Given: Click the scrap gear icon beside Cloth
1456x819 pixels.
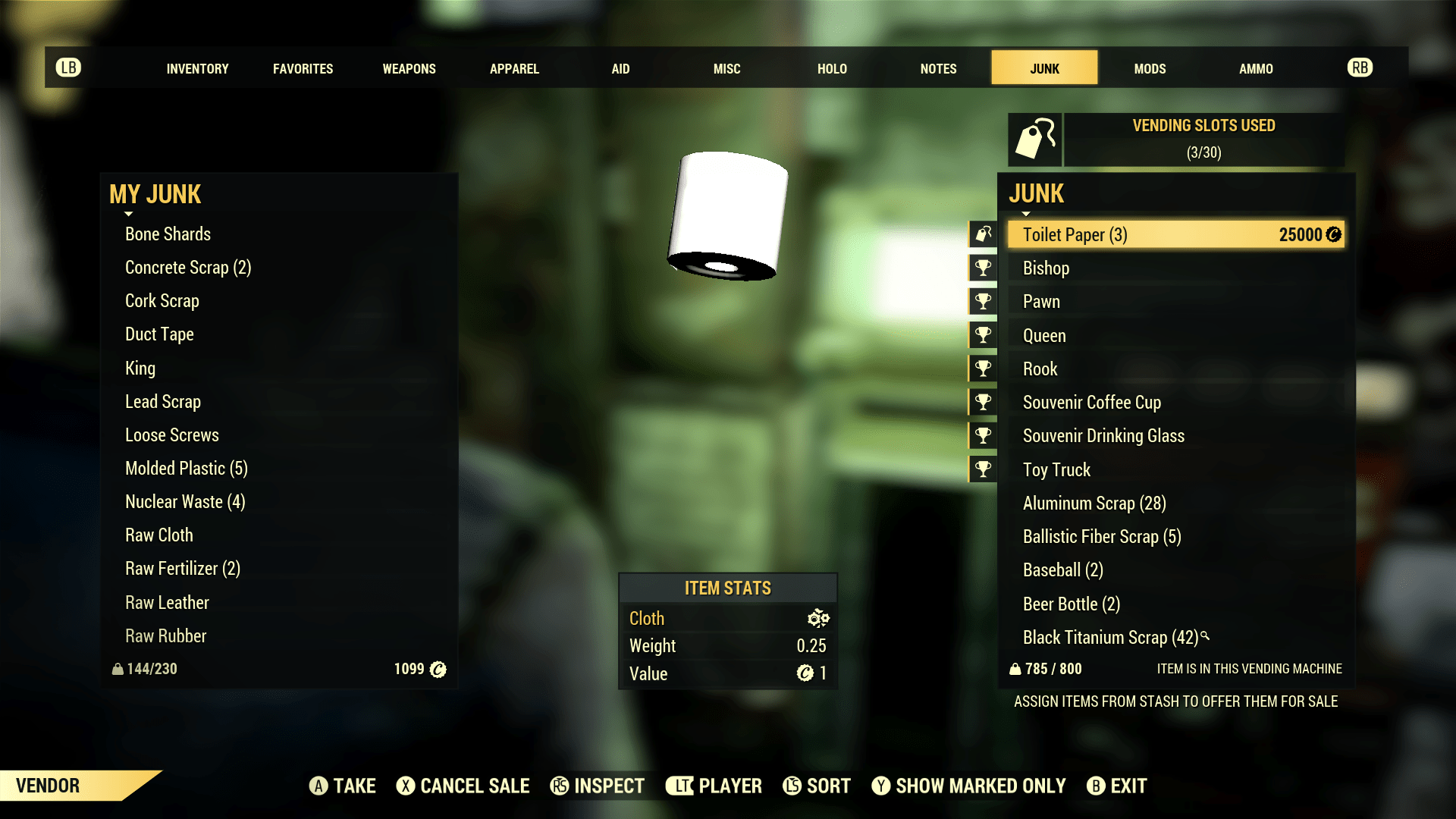Looking at the screenshot, I should 819,618.
